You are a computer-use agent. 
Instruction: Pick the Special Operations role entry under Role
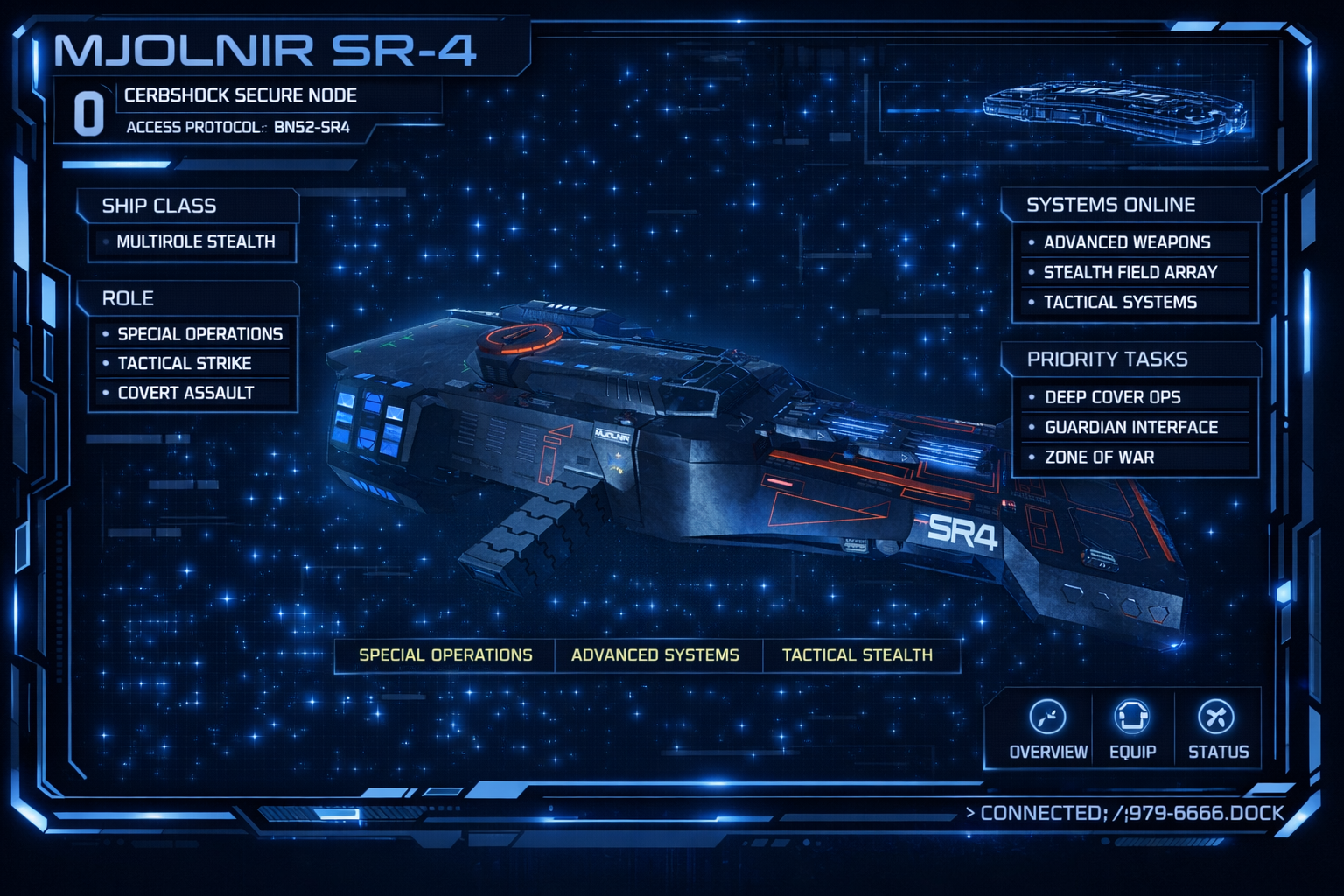(x=199, y=334)
